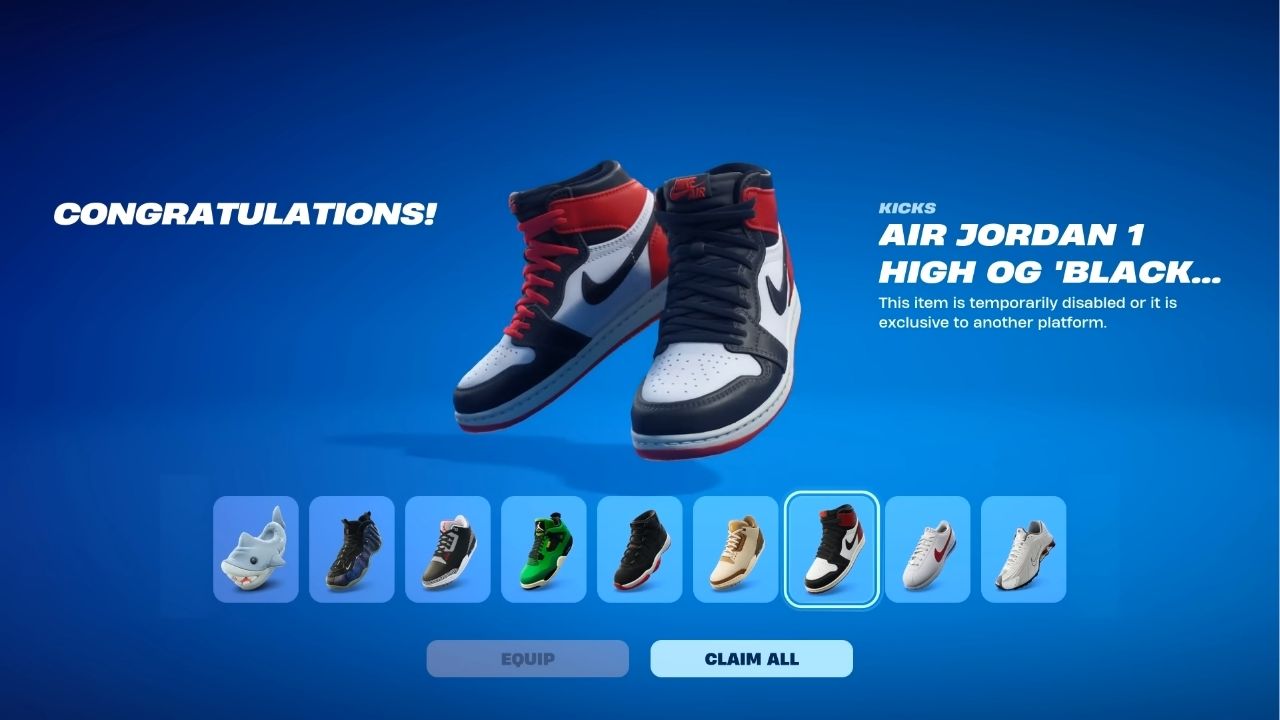Click the grayed-out Equip button

(x=527, y=658)
